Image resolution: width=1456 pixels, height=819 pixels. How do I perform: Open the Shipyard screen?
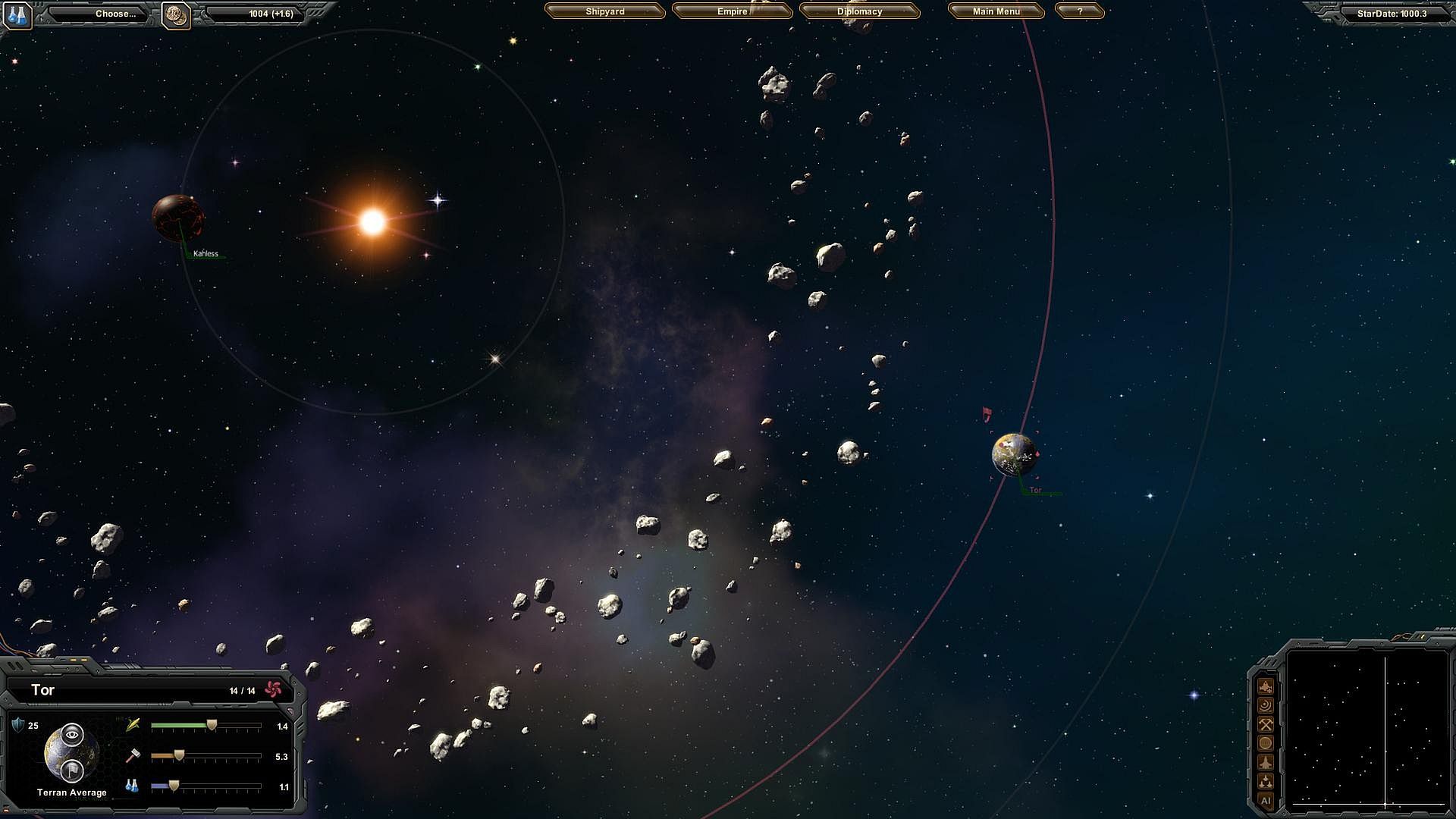604,11
